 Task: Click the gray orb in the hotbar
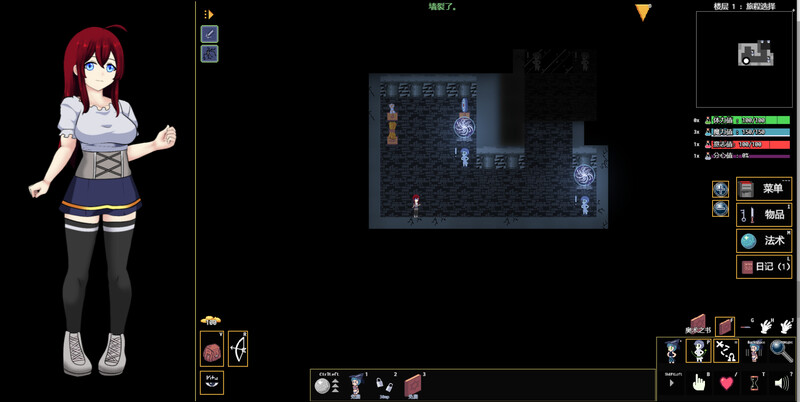point(321,386)
